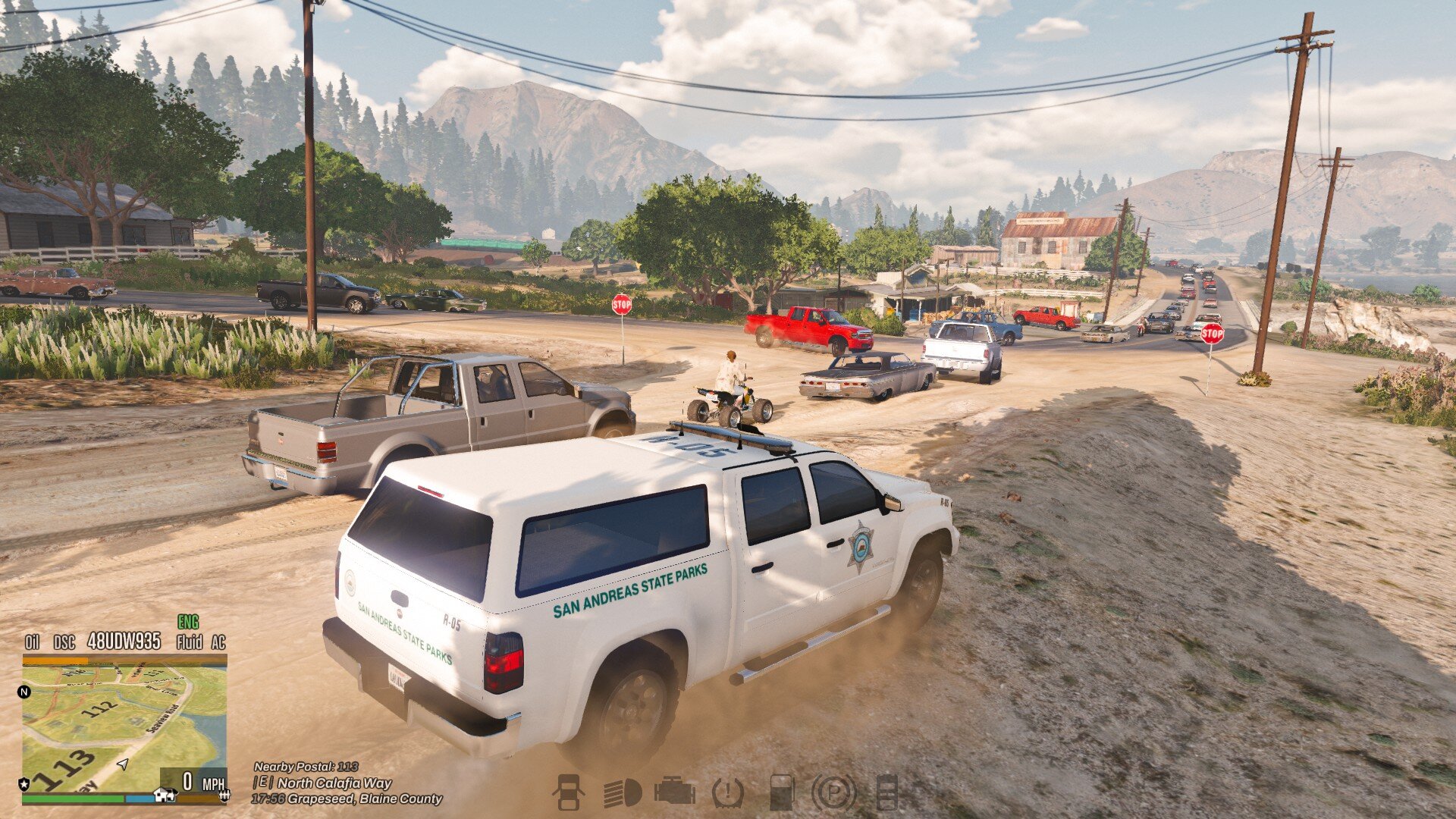Click the gear shifter icon by speedometer
The height and width of the screenshot is (819, 1456).
click(224, 795)
